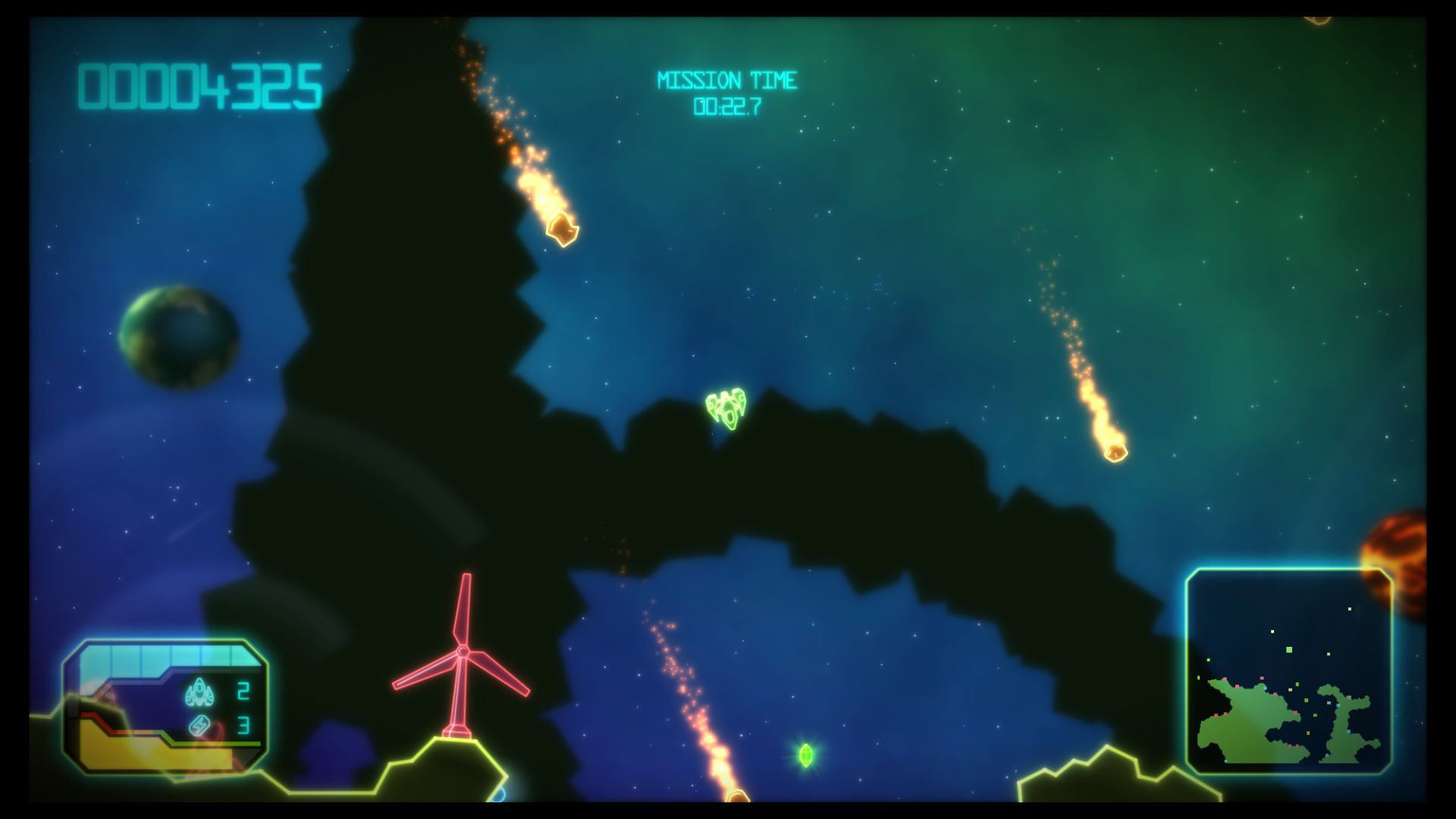The height and width of the screenshot is (819, 1456).
Task: Click the large green square marker on minimap
Action: point(1289,649)
